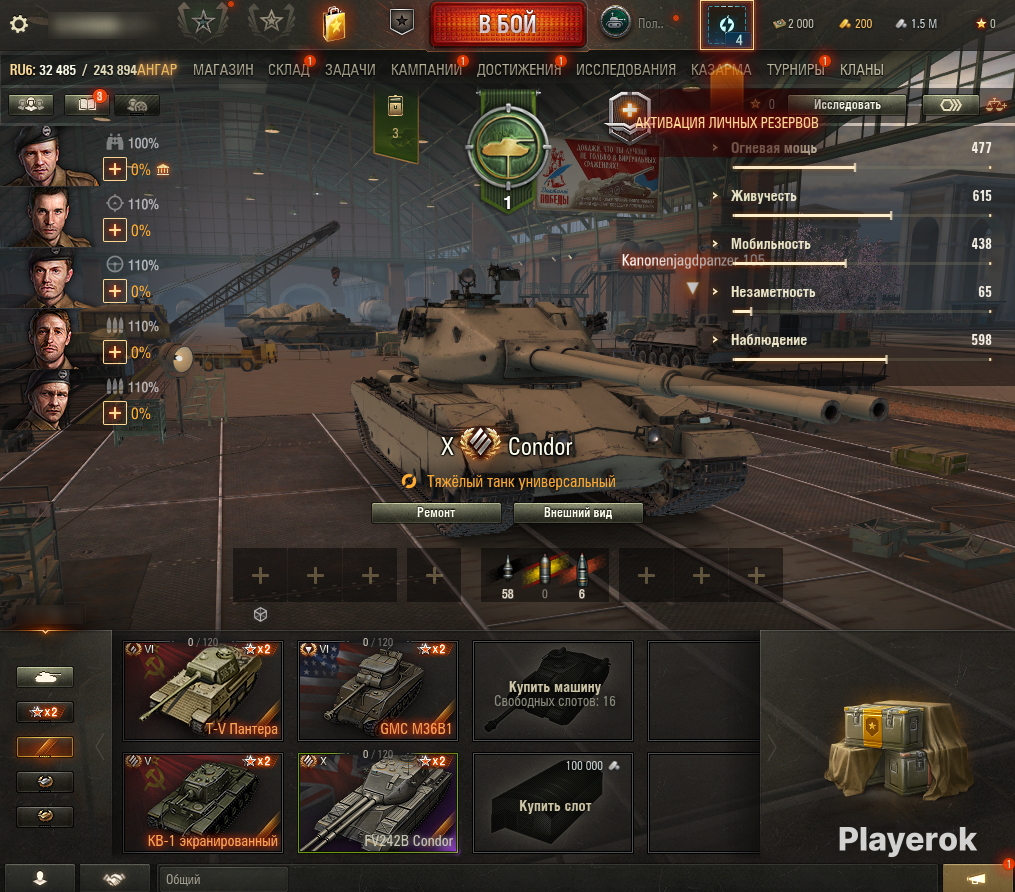Choose the КВ-1 экранированный tank

click(203, 801)
